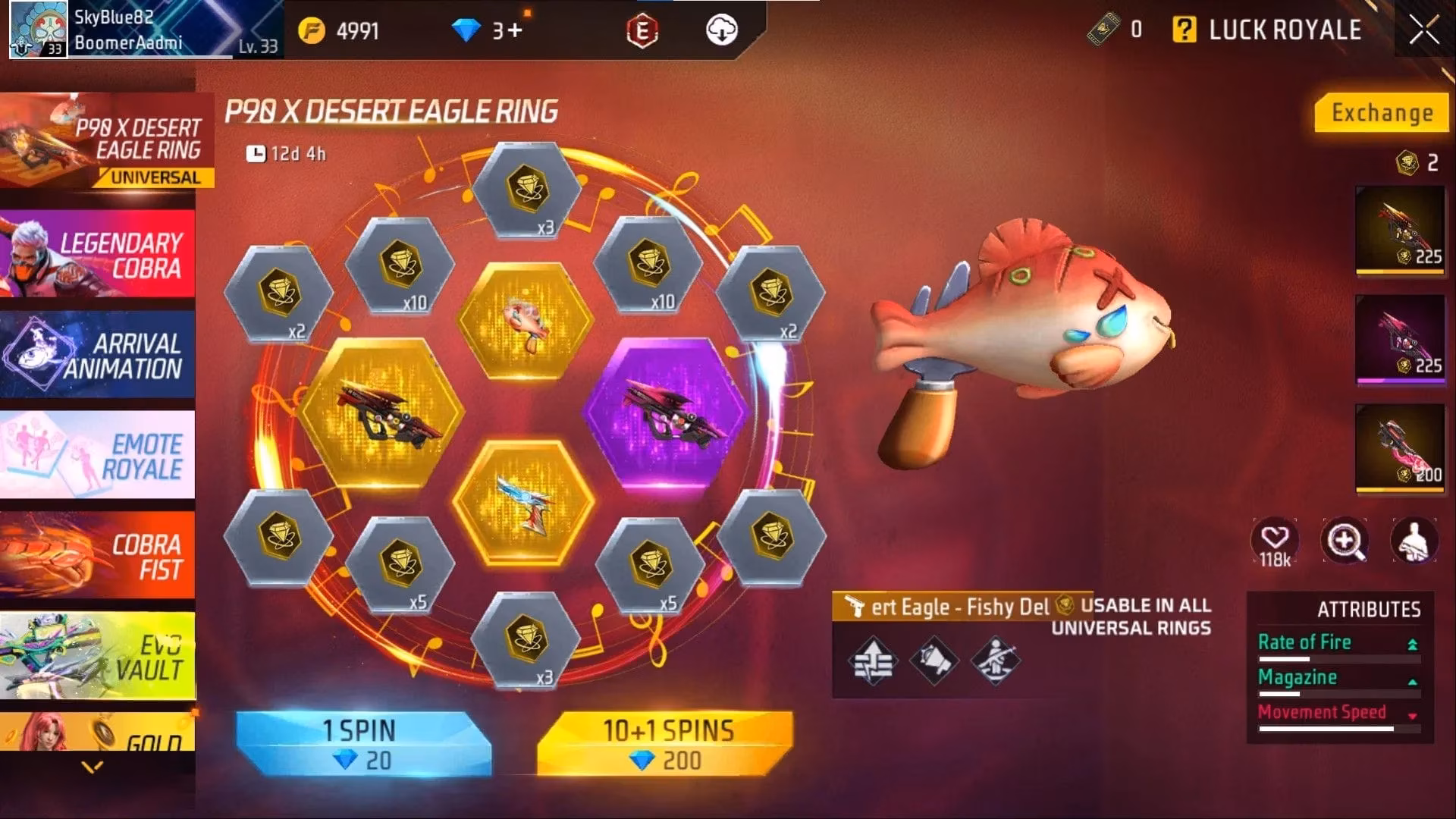Like the Desert Eagle skin with heart icon

1276,539
